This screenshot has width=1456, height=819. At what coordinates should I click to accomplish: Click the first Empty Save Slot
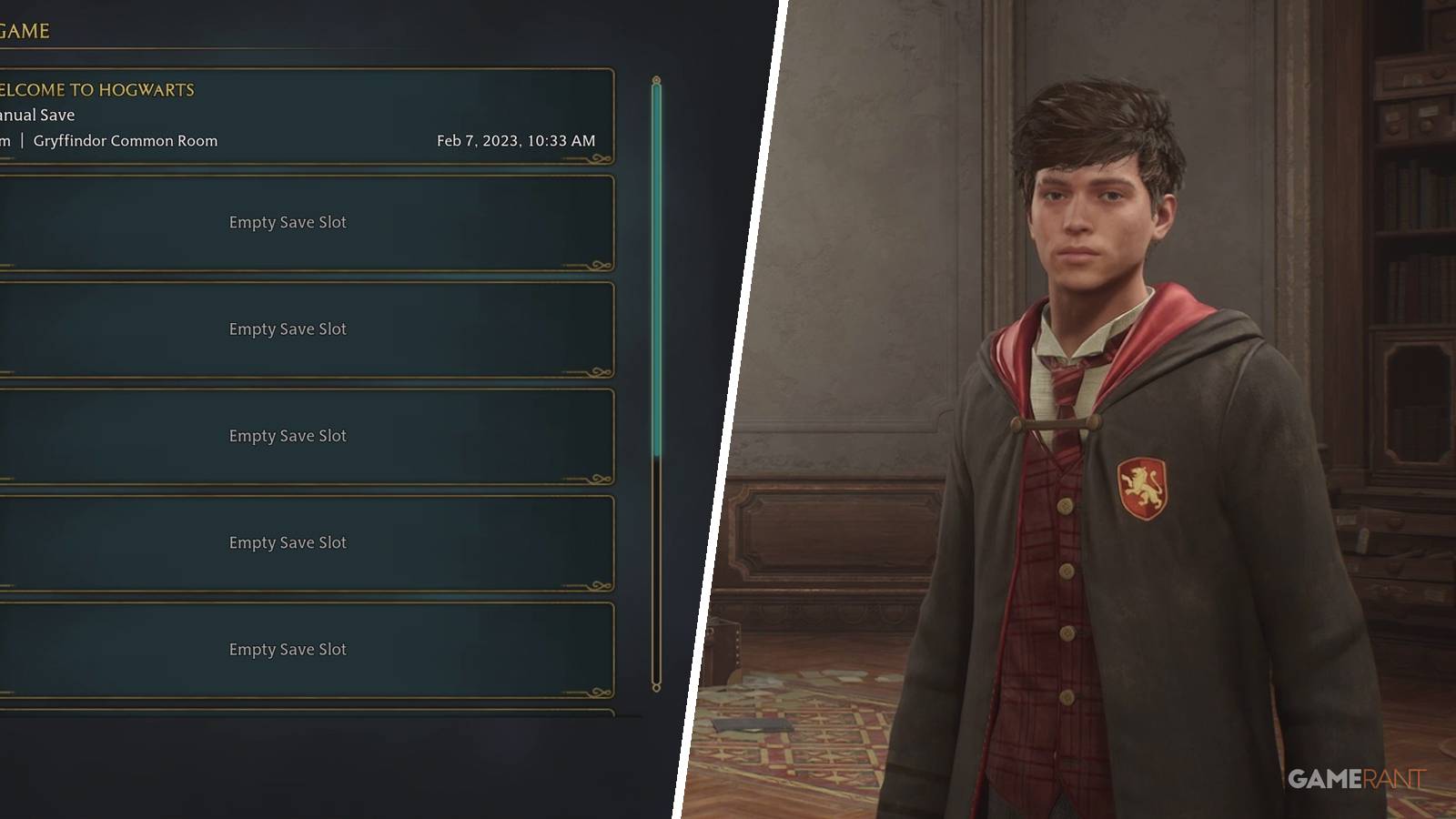tap(288, 222)
